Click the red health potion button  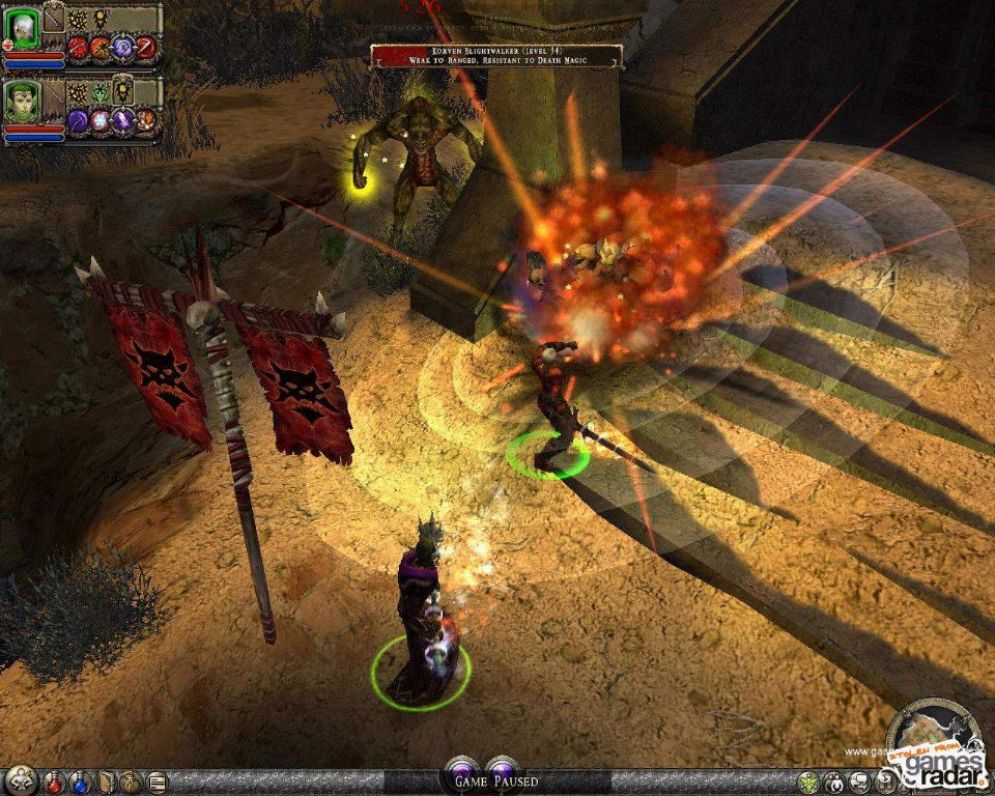pos(54,782)
